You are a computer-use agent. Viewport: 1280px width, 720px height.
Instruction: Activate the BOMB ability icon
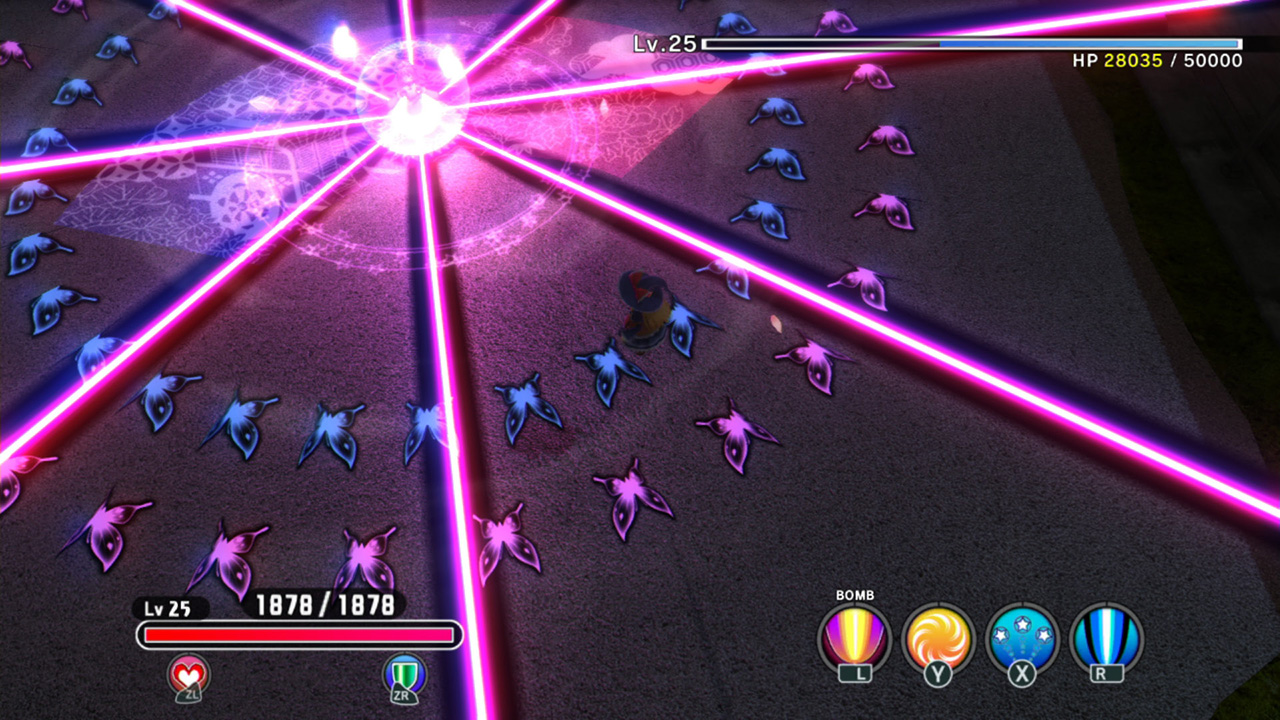pos(854,639)
